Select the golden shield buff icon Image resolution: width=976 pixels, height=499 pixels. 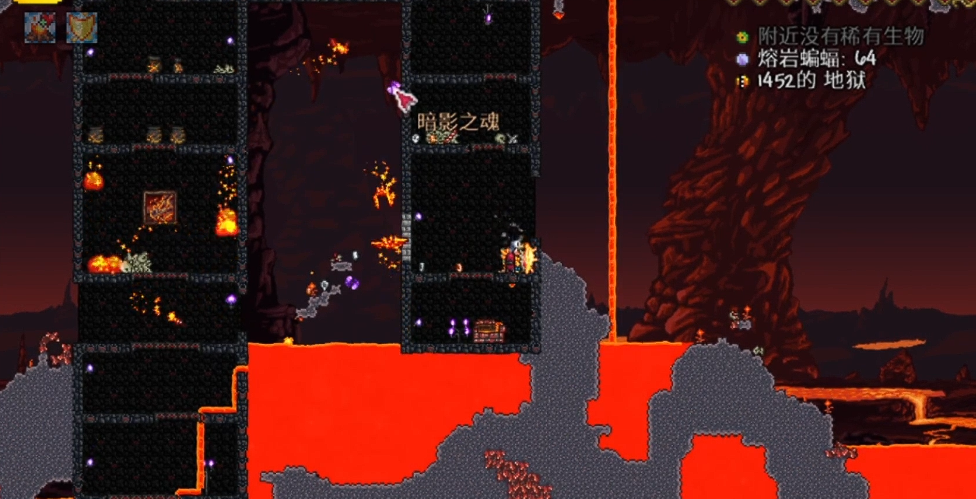tap(81, 27)
